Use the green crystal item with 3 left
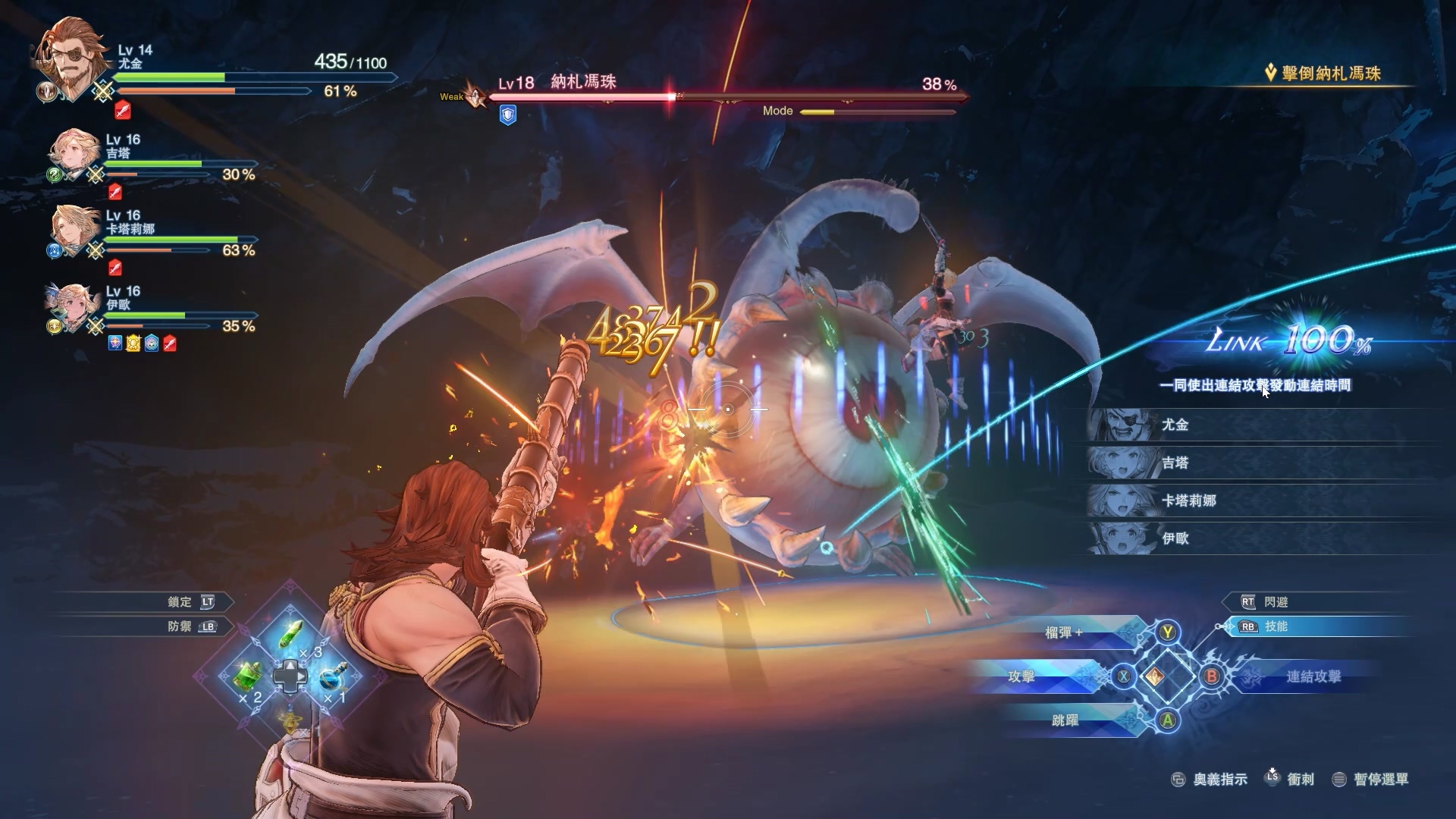The height and width of the screenshot is (819, 1456). [x=292, y=635]
